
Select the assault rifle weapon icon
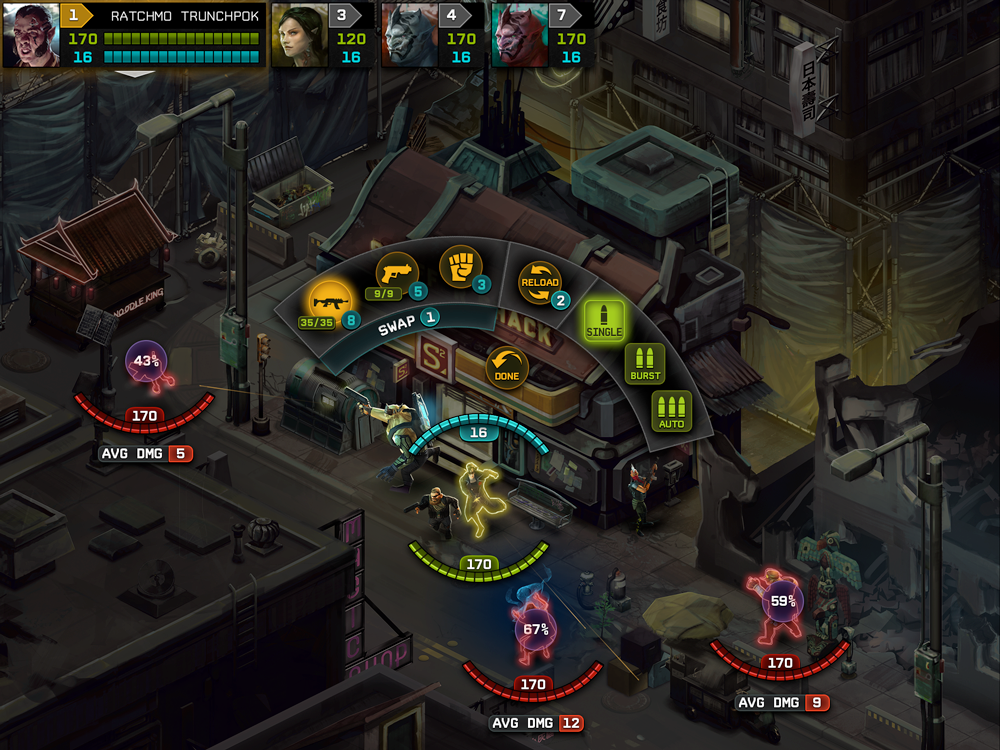(x=329, y=299)
